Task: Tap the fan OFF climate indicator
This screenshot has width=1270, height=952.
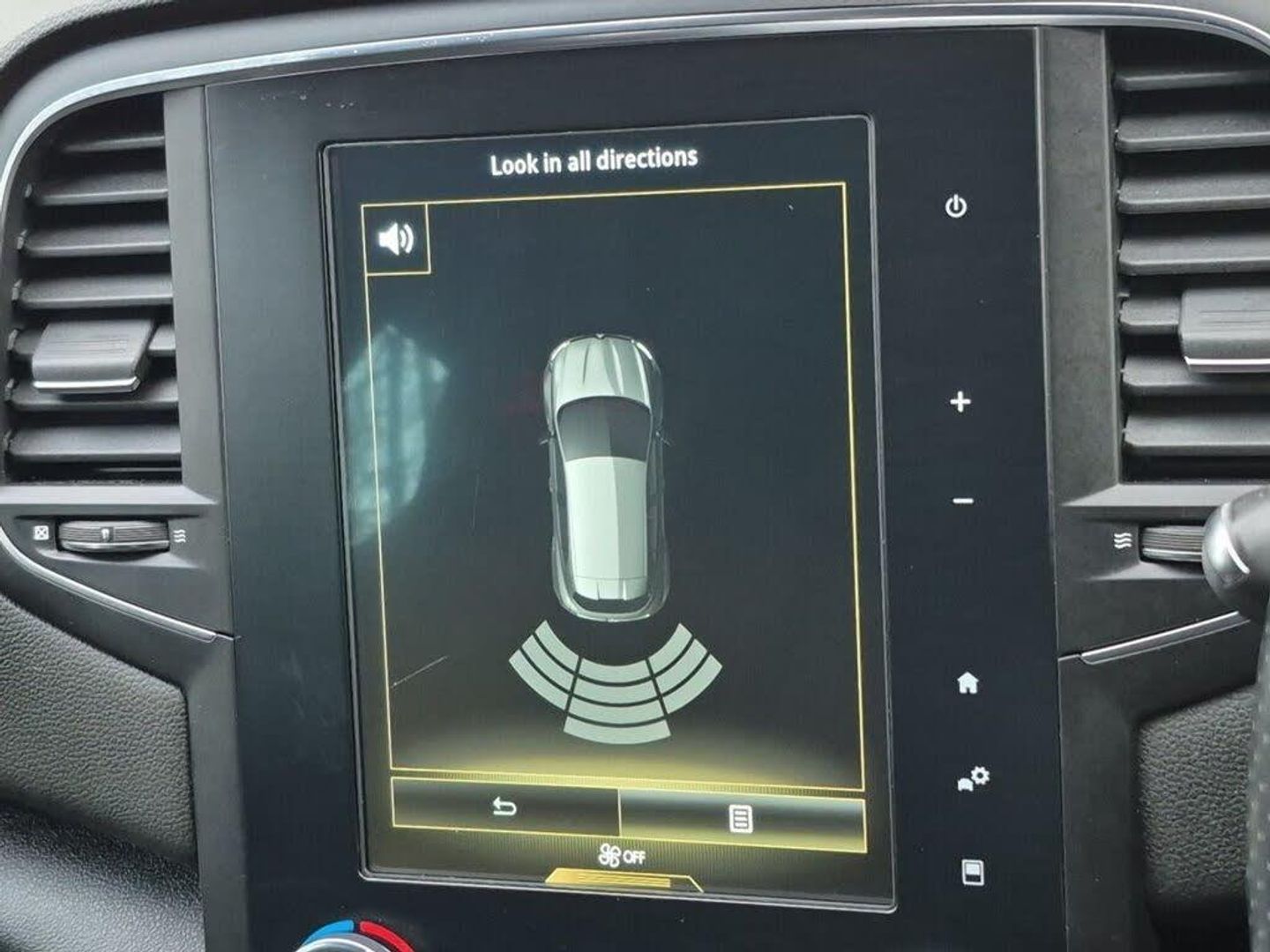Action: 621,855
